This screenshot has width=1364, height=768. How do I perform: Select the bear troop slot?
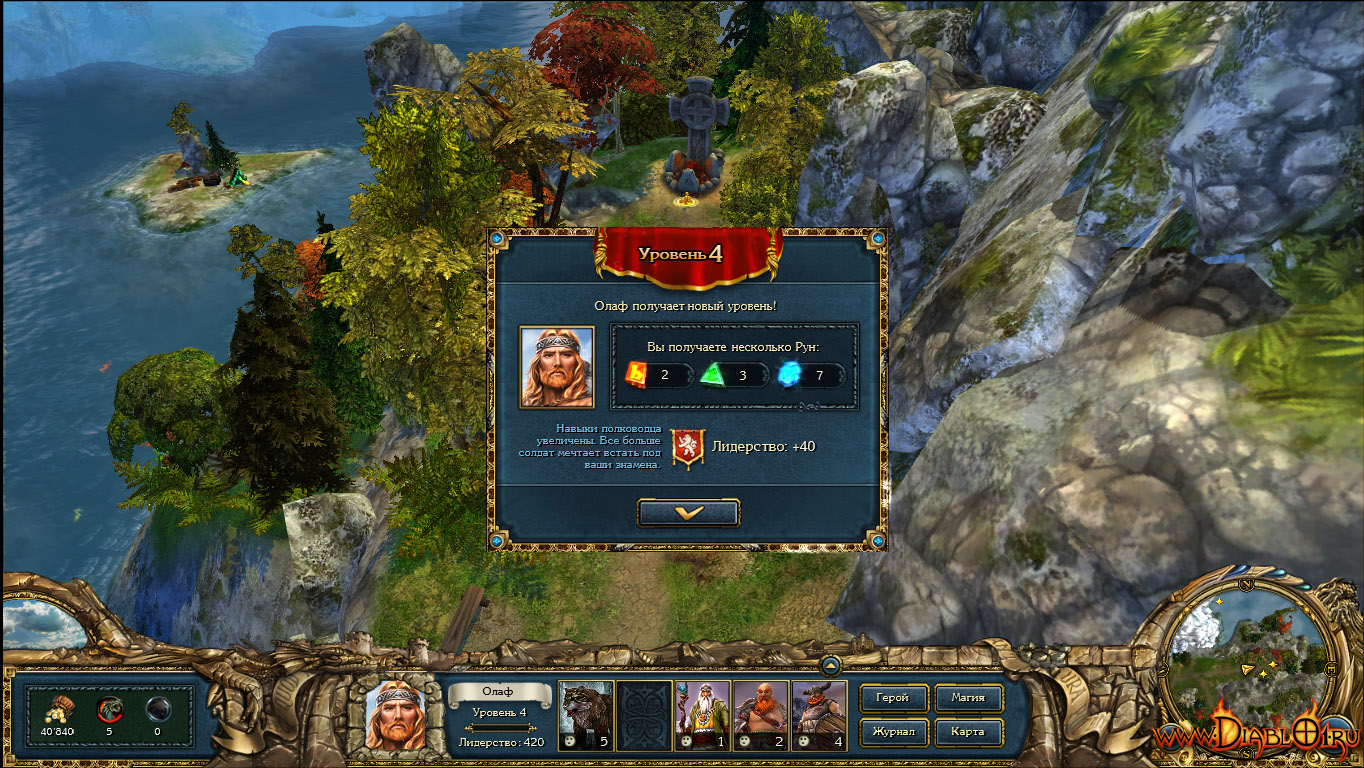584,715
